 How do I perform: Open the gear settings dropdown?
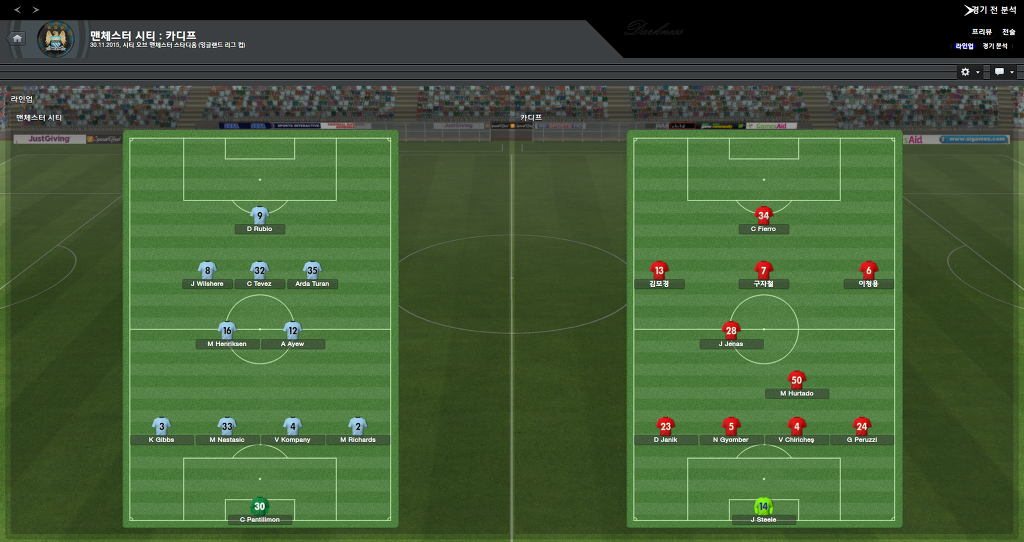(x=969, y=72)
